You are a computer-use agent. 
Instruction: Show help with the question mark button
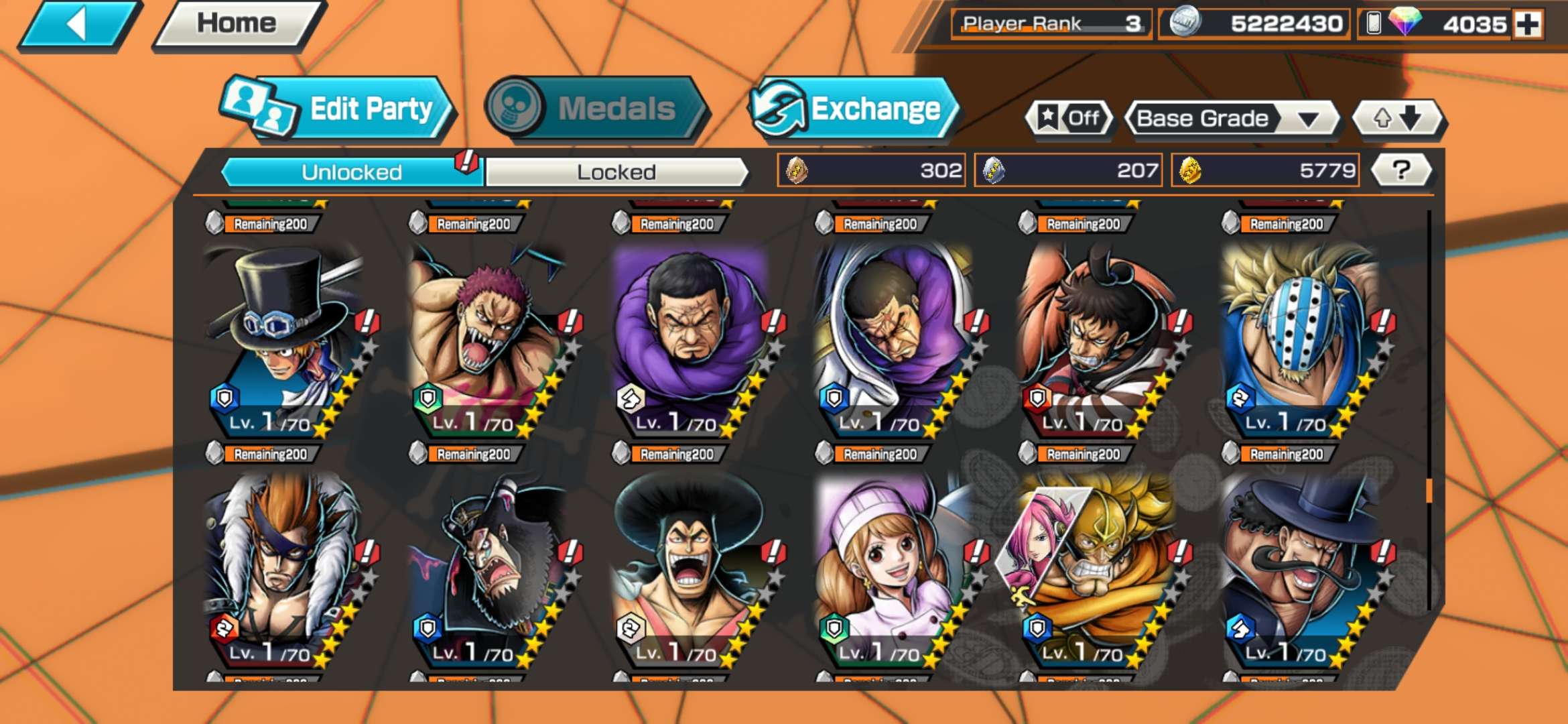pyautogui.click(x=1400, y=170)
